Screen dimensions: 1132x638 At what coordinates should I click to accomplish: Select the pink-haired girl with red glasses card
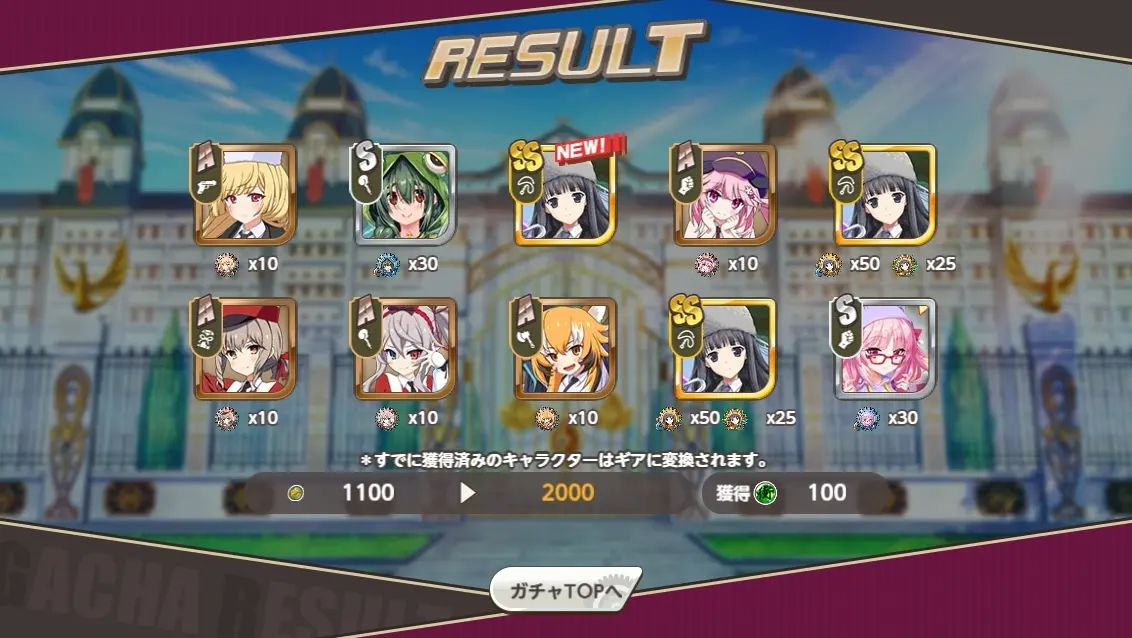coord(885,350)
